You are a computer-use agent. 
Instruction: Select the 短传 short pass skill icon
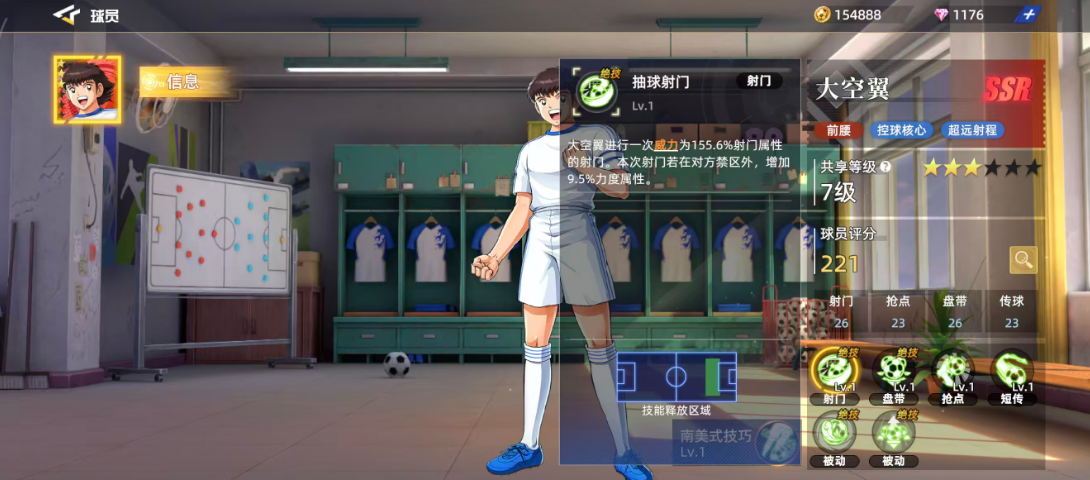coord(1012,372)
